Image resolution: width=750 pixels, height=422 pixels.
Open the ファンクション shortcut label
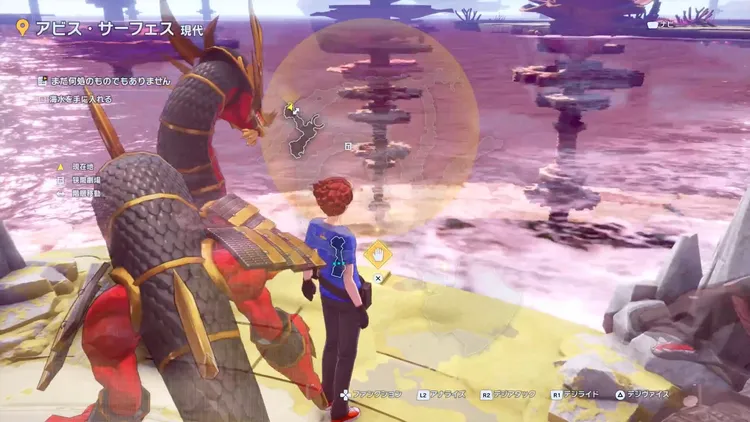coord(377,395)
